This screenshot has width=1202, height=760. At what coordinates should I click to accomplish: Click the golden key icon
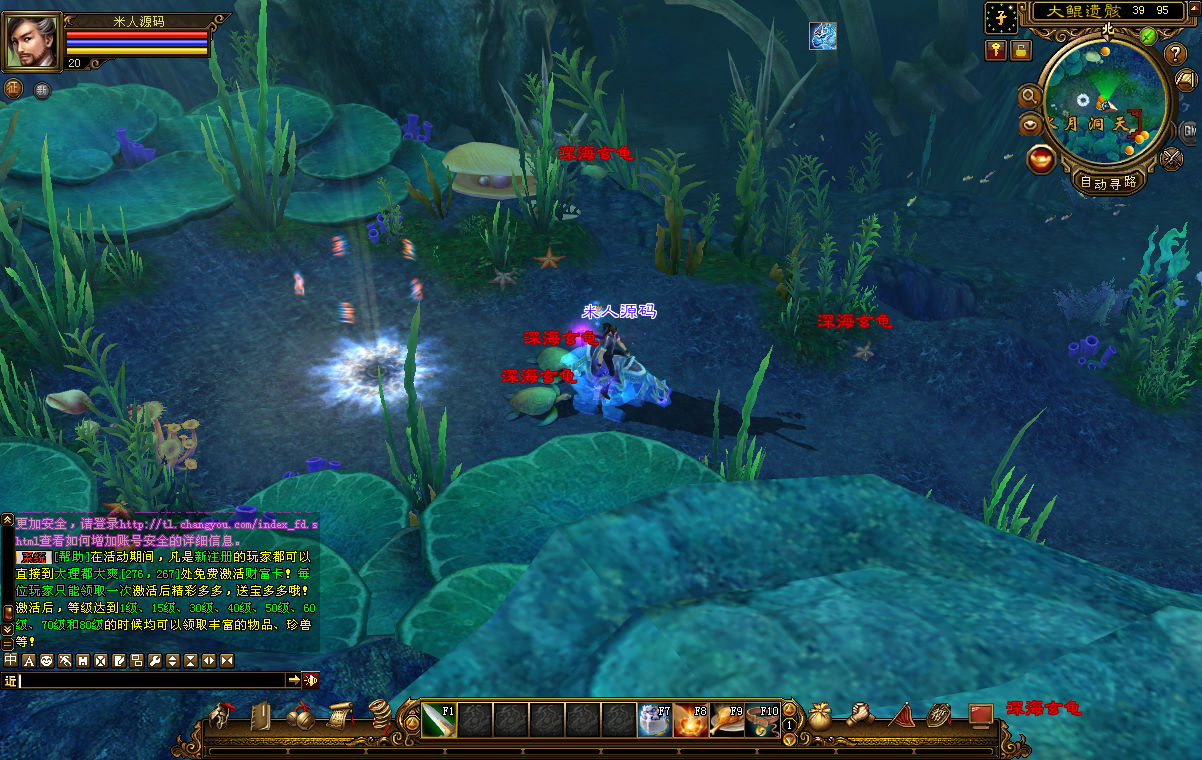pyautogui.click(x=996, y=50)
